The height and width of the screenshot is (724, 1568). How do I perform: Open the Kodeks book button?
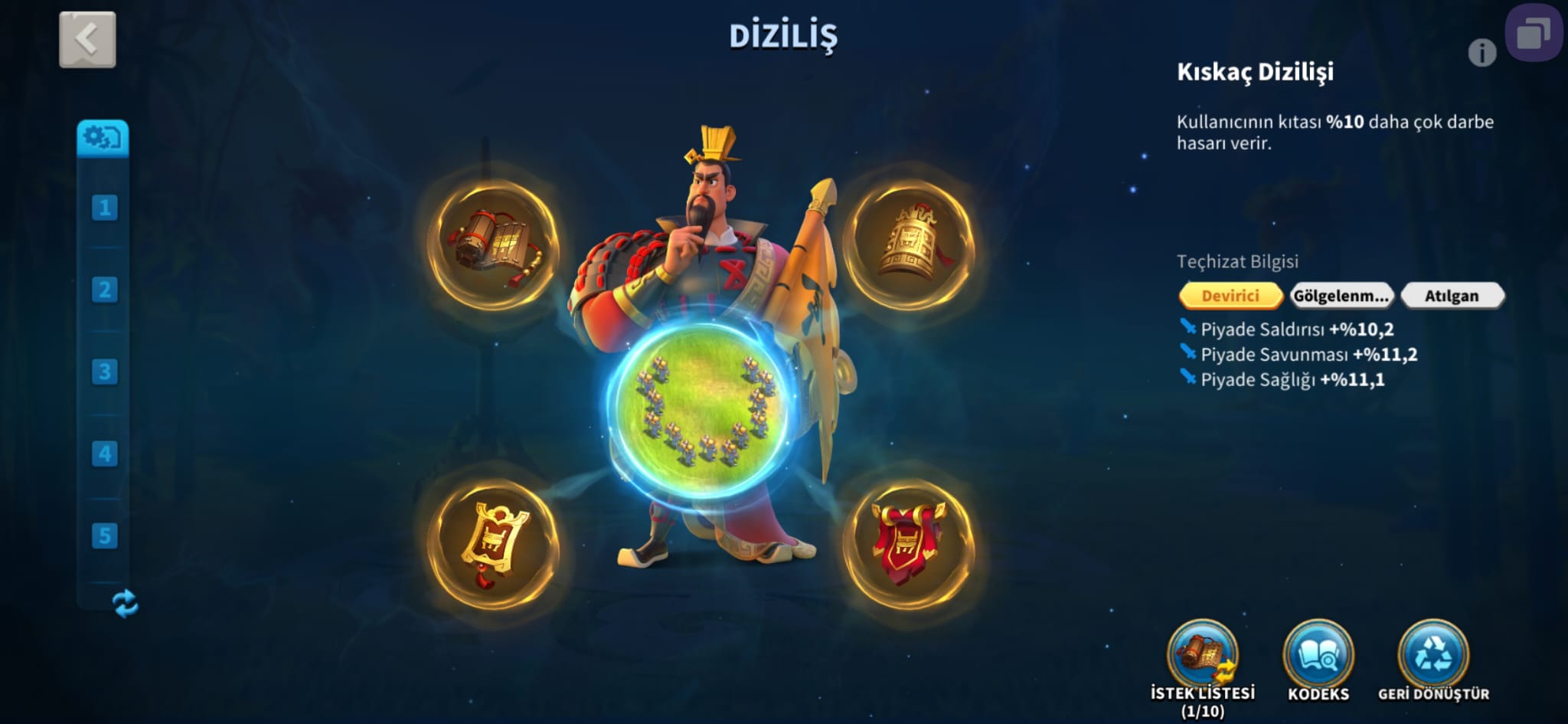point(1318,657)
